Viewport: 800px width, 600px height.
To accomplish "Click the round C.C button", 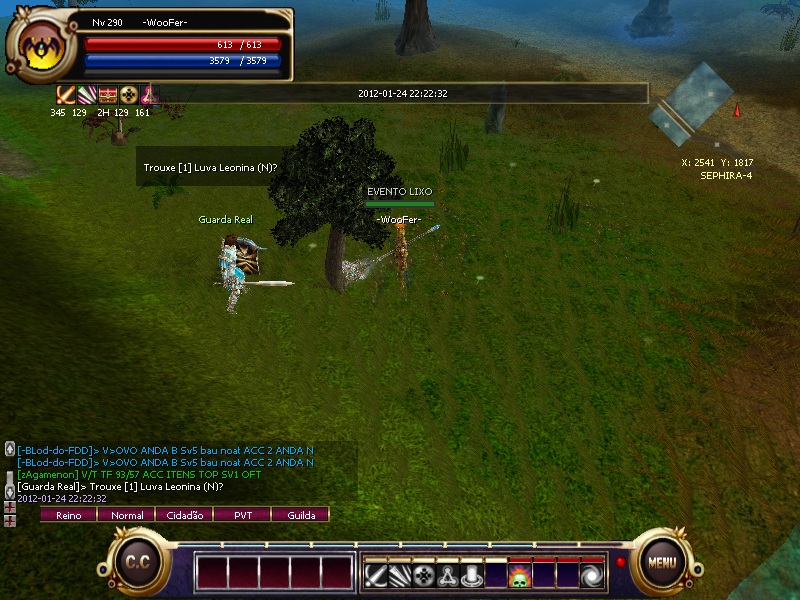I will pos(137,561).
